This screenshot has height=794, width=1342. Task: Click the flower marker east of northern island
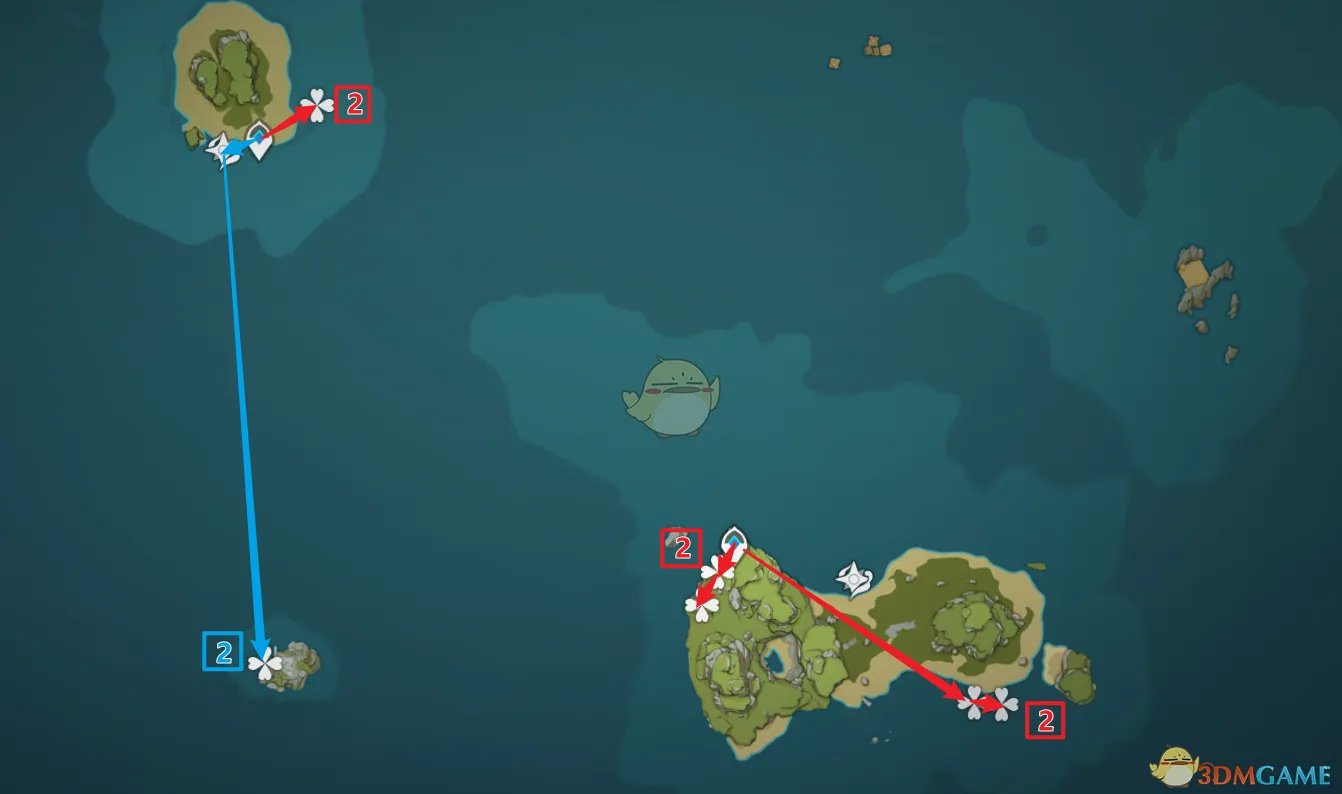click(316, 105)
